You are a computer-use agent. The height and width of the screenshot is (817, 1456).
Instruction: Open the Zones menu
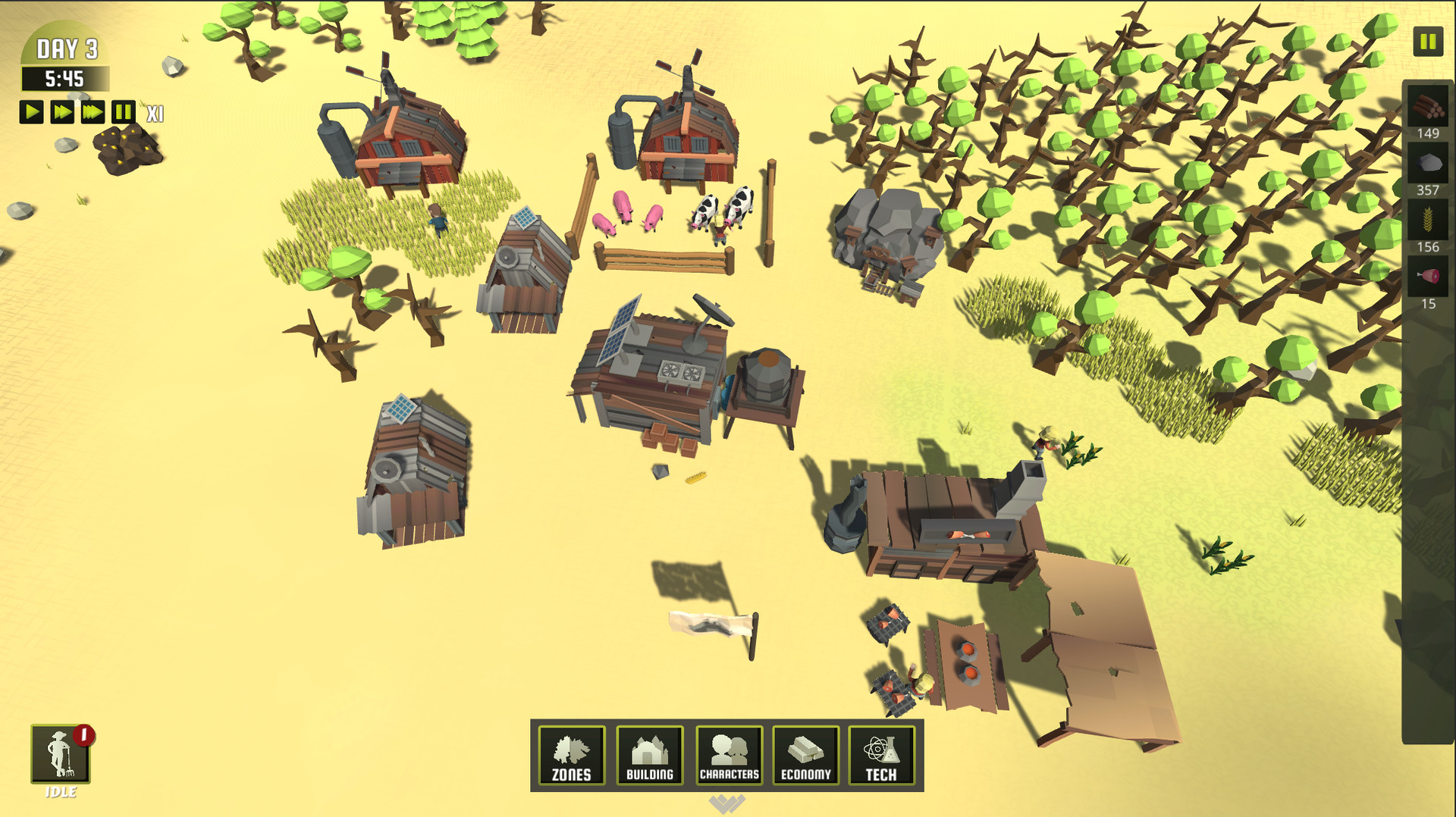(573, 756)
